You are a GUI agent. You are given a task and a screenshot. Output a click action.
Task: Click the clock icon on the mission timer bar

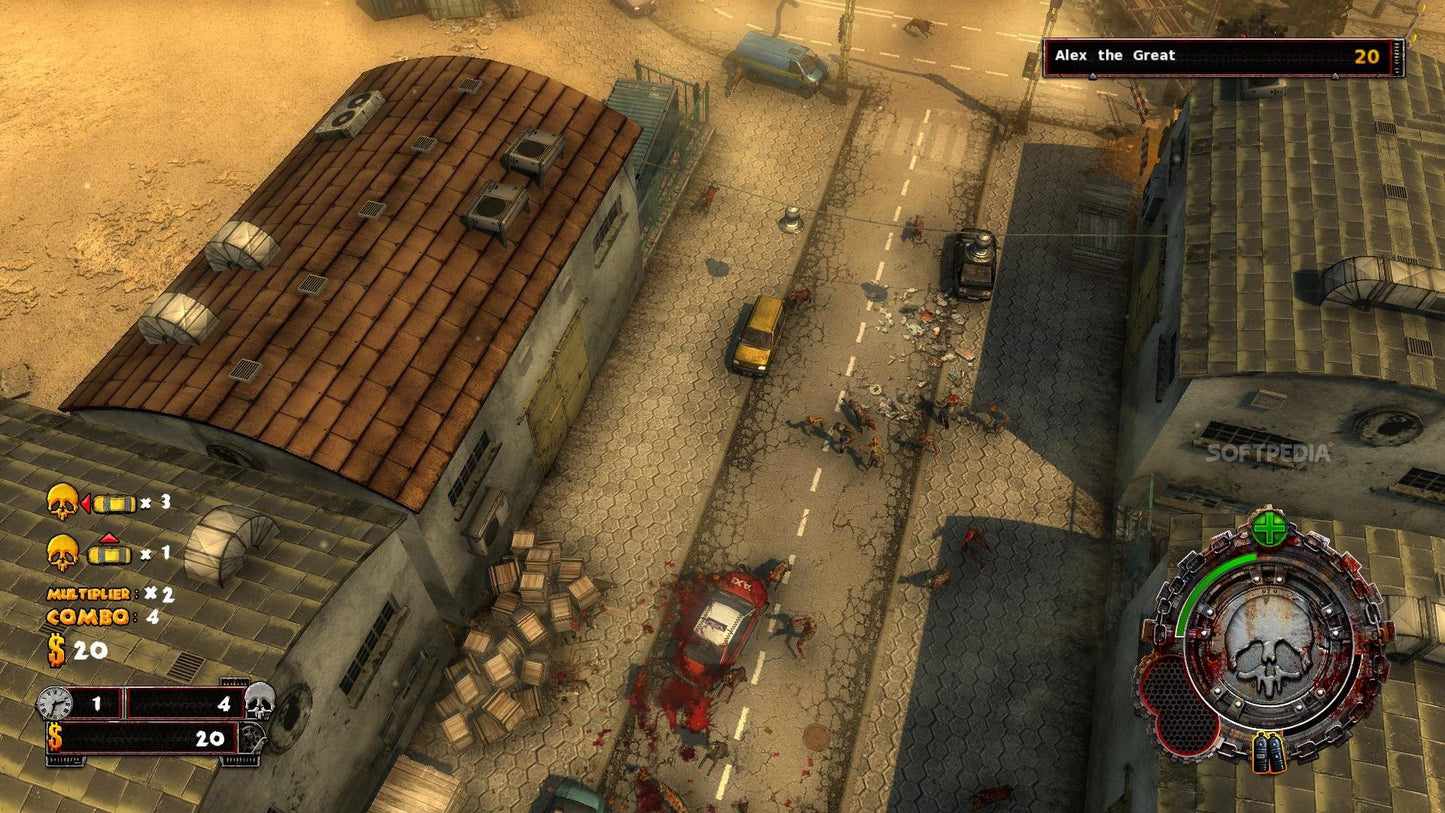pyautogui.click(x=56, y=702)
